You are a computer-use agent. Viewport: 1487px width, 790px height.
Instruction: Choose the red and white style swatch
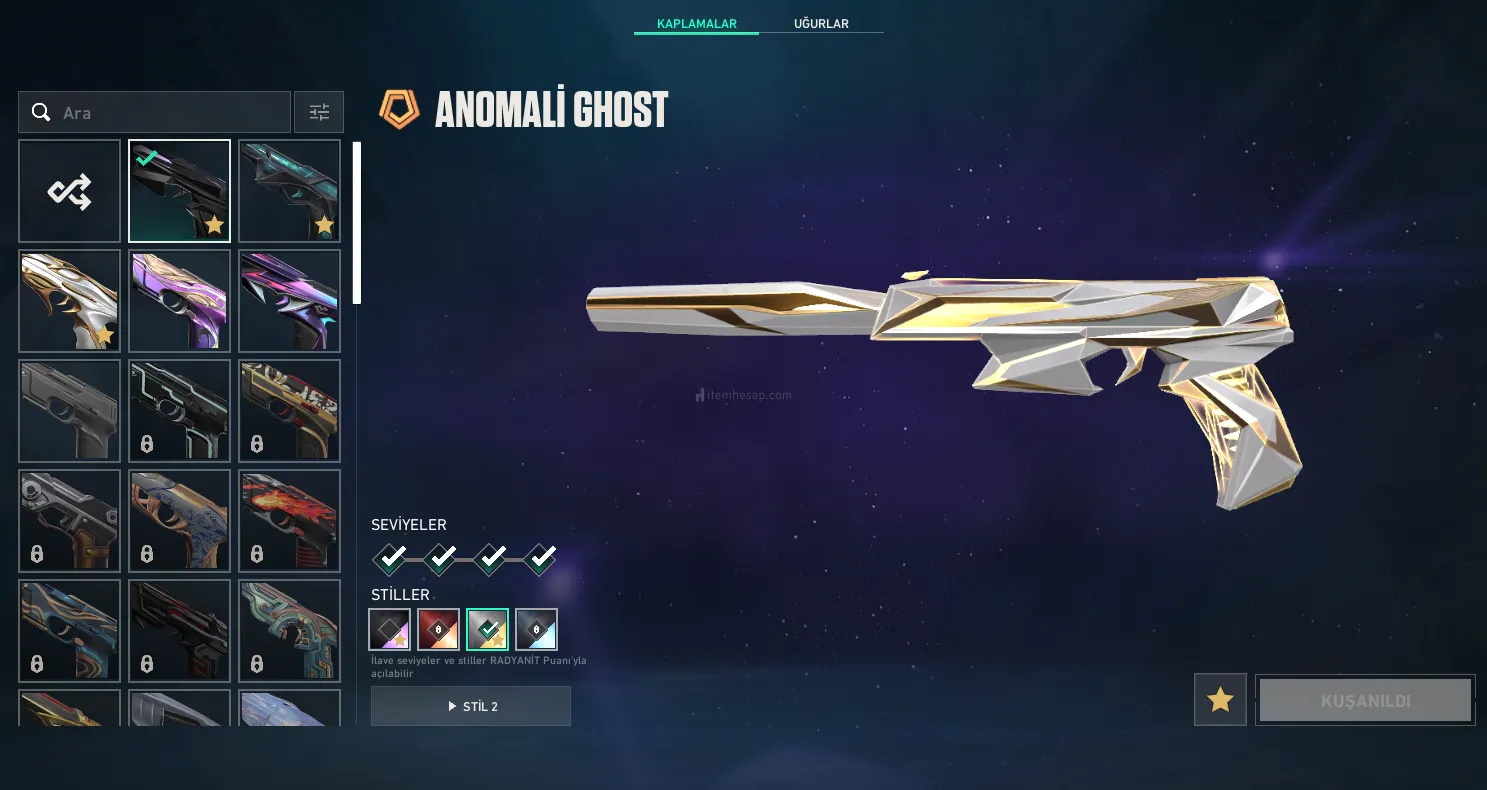click(438, 630)
